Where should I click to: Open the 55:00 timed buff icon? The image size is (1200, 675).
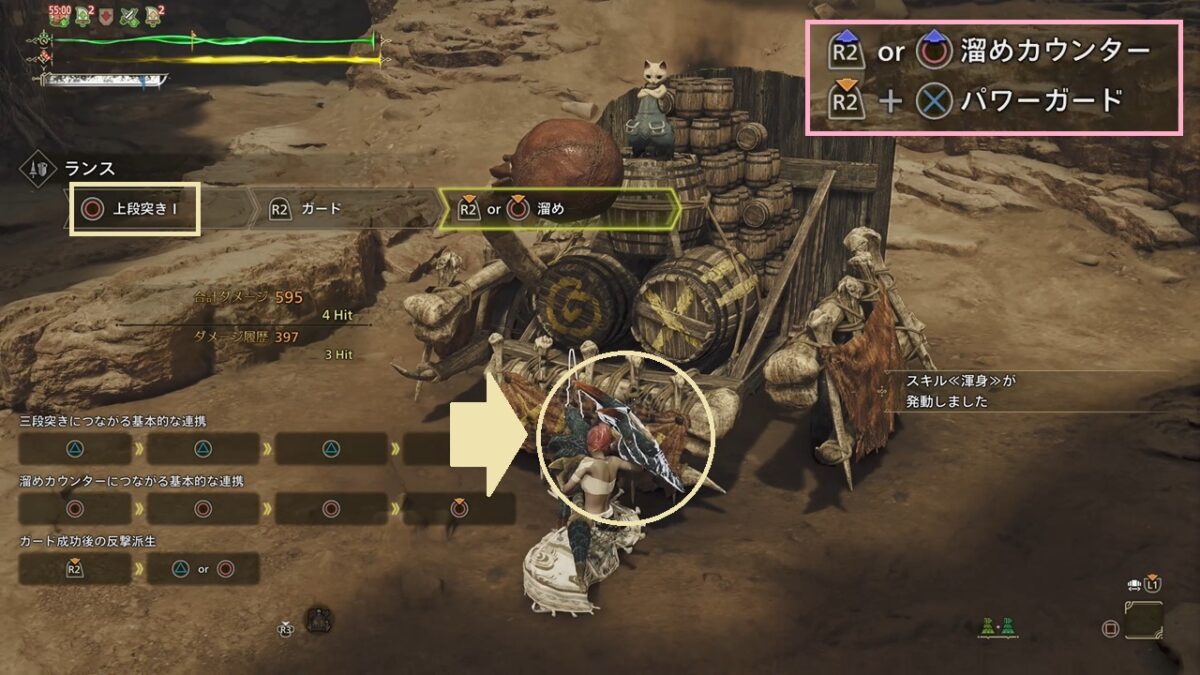point(57,15)
